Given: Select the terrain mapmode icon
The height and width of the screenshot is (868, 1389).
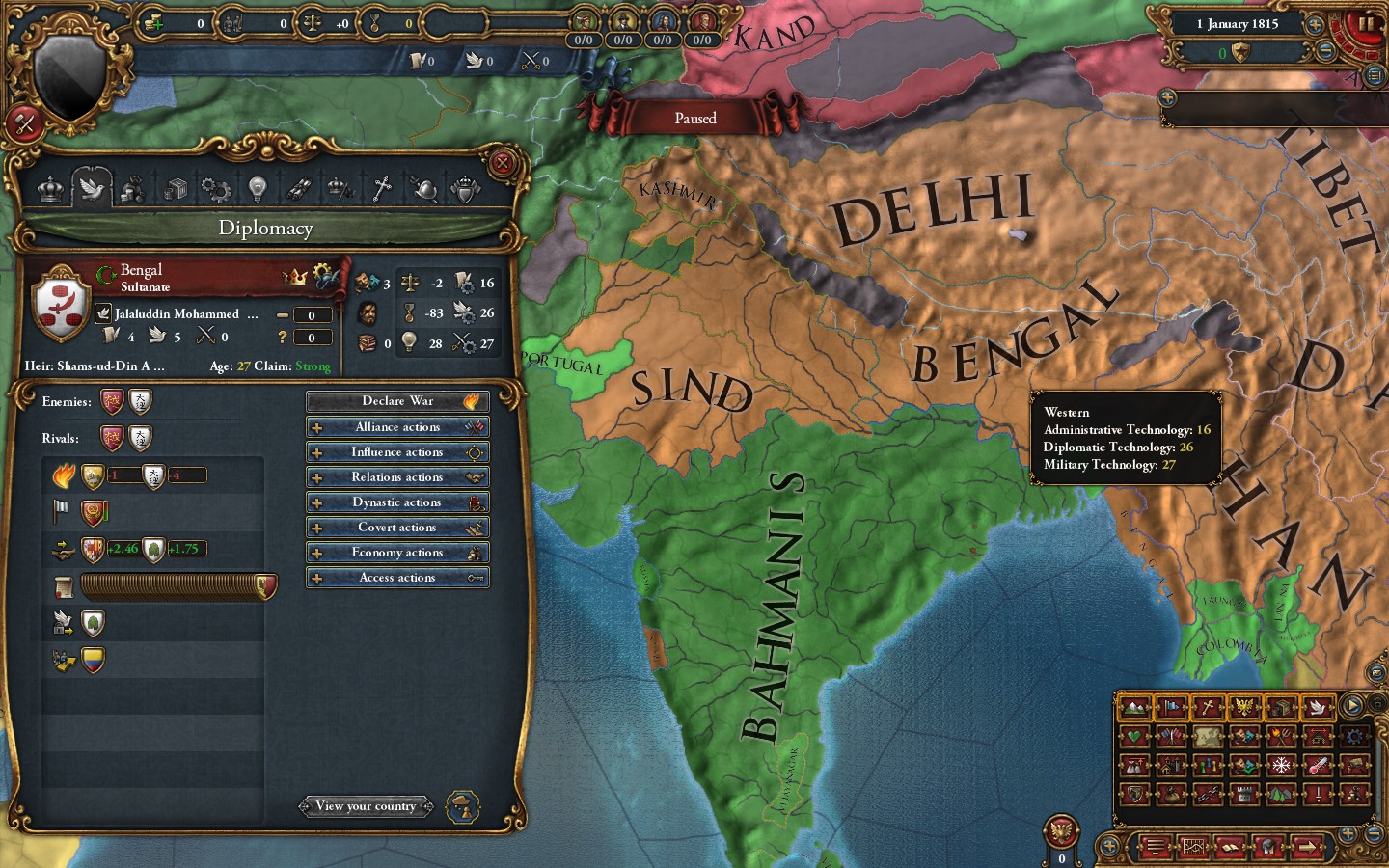Looking at the screenshot, I should 1136,707.
